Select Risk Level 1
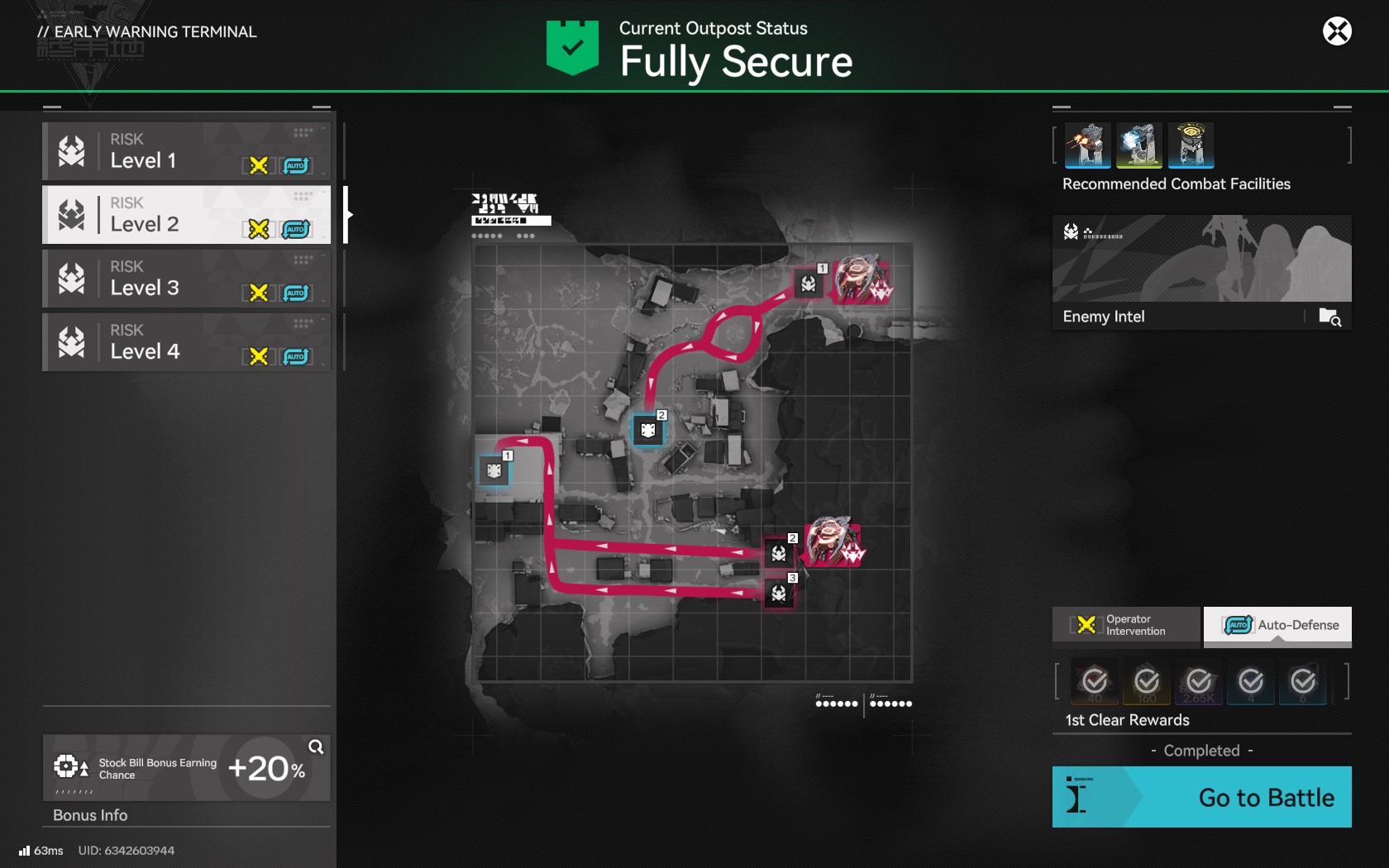Viewport: 1389px width, 868px height. [187, 151]
